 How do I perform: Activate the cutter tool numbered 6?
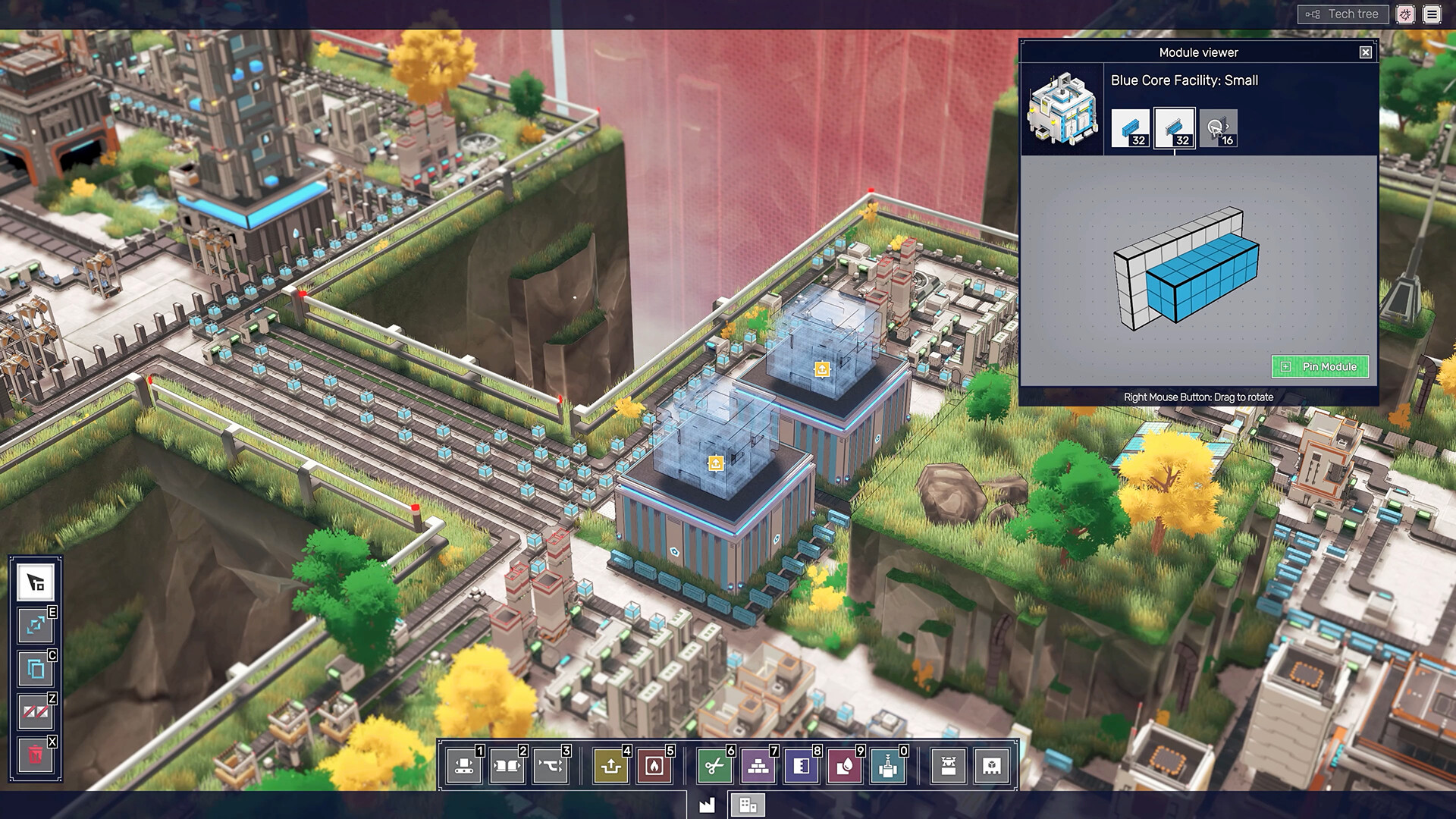point(716,766)
